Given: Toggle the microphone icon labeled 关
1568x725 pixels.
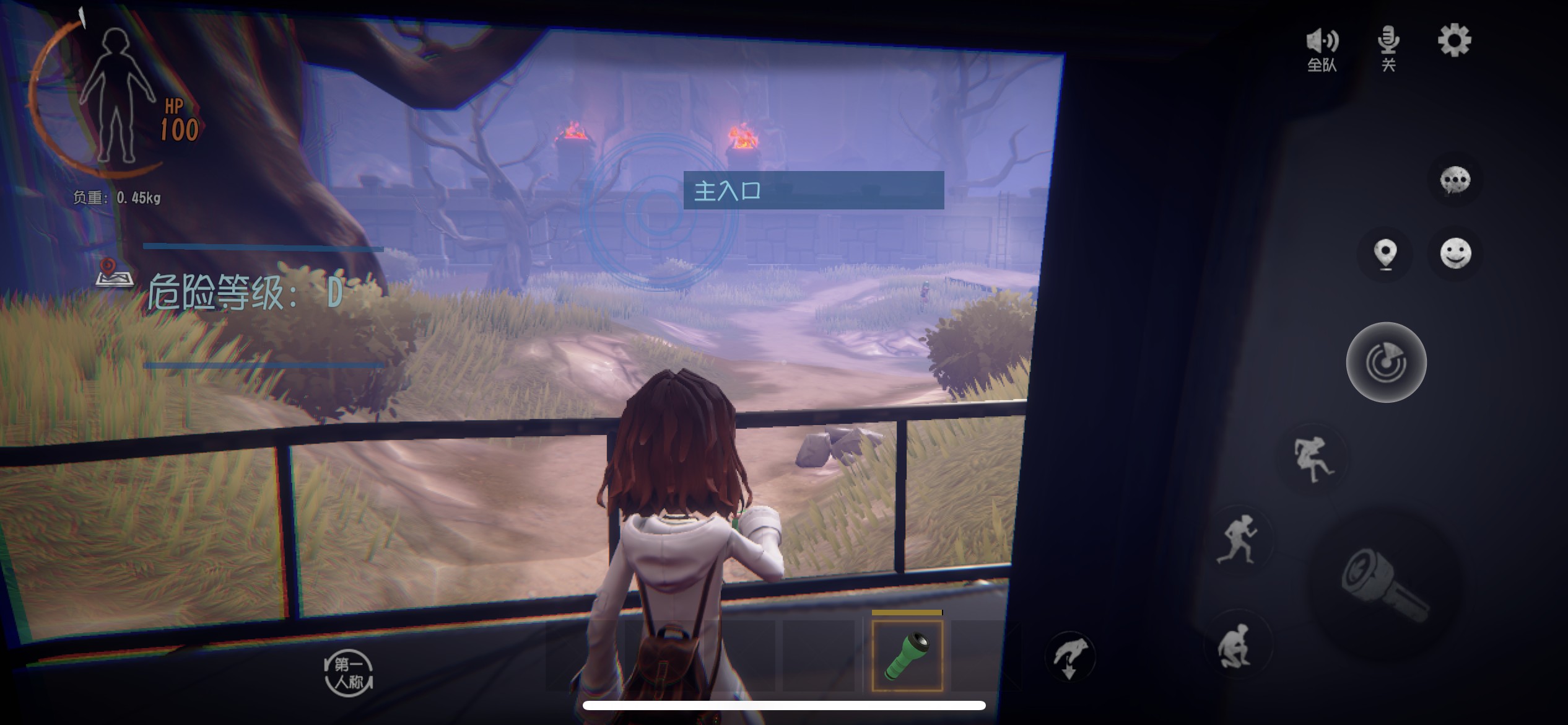Looking at the screenshot, I should pos(1388,48).
